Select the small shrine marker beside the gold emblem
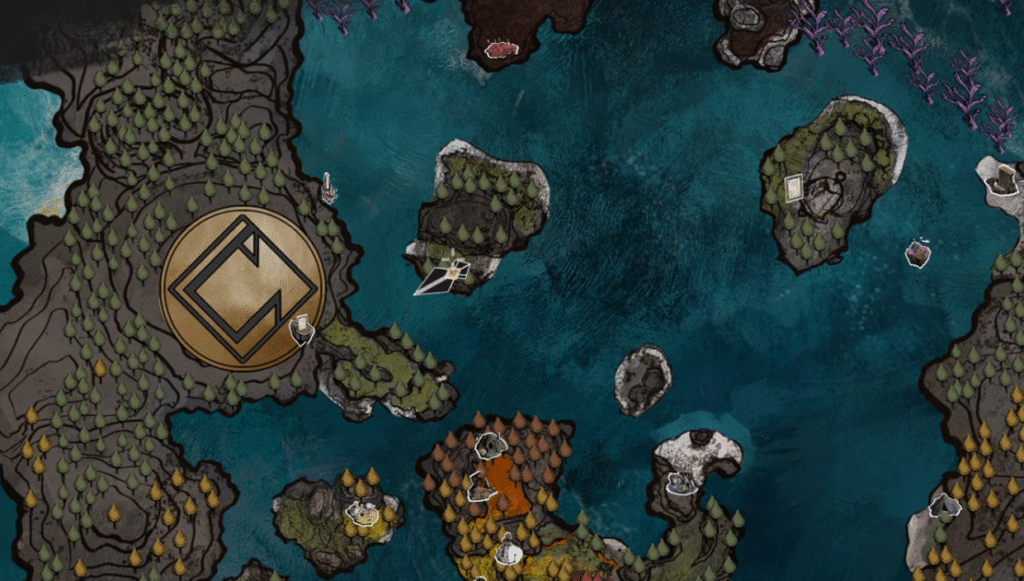Viewport: 1024px width, 581px height. [301, 329]
